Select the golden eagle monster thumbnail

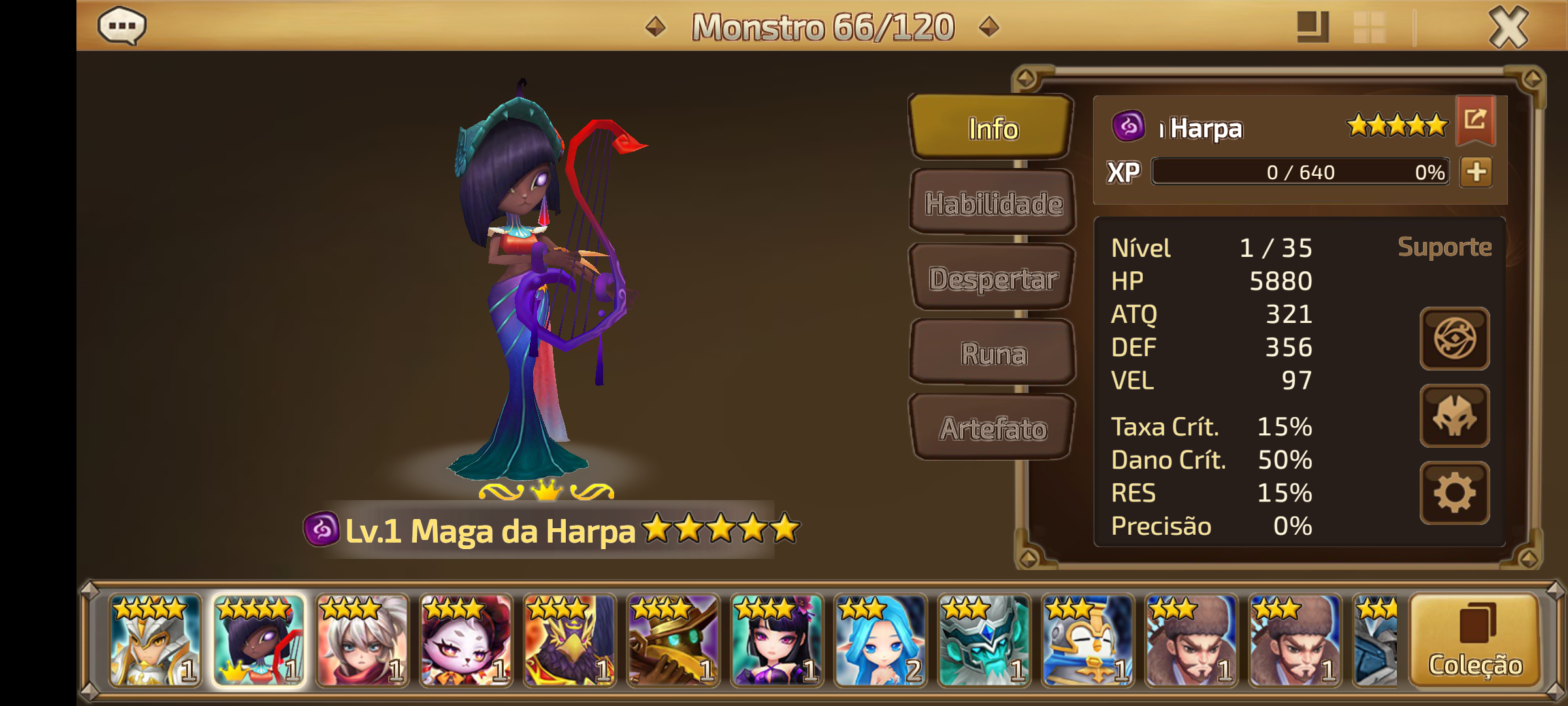[569, 641]
